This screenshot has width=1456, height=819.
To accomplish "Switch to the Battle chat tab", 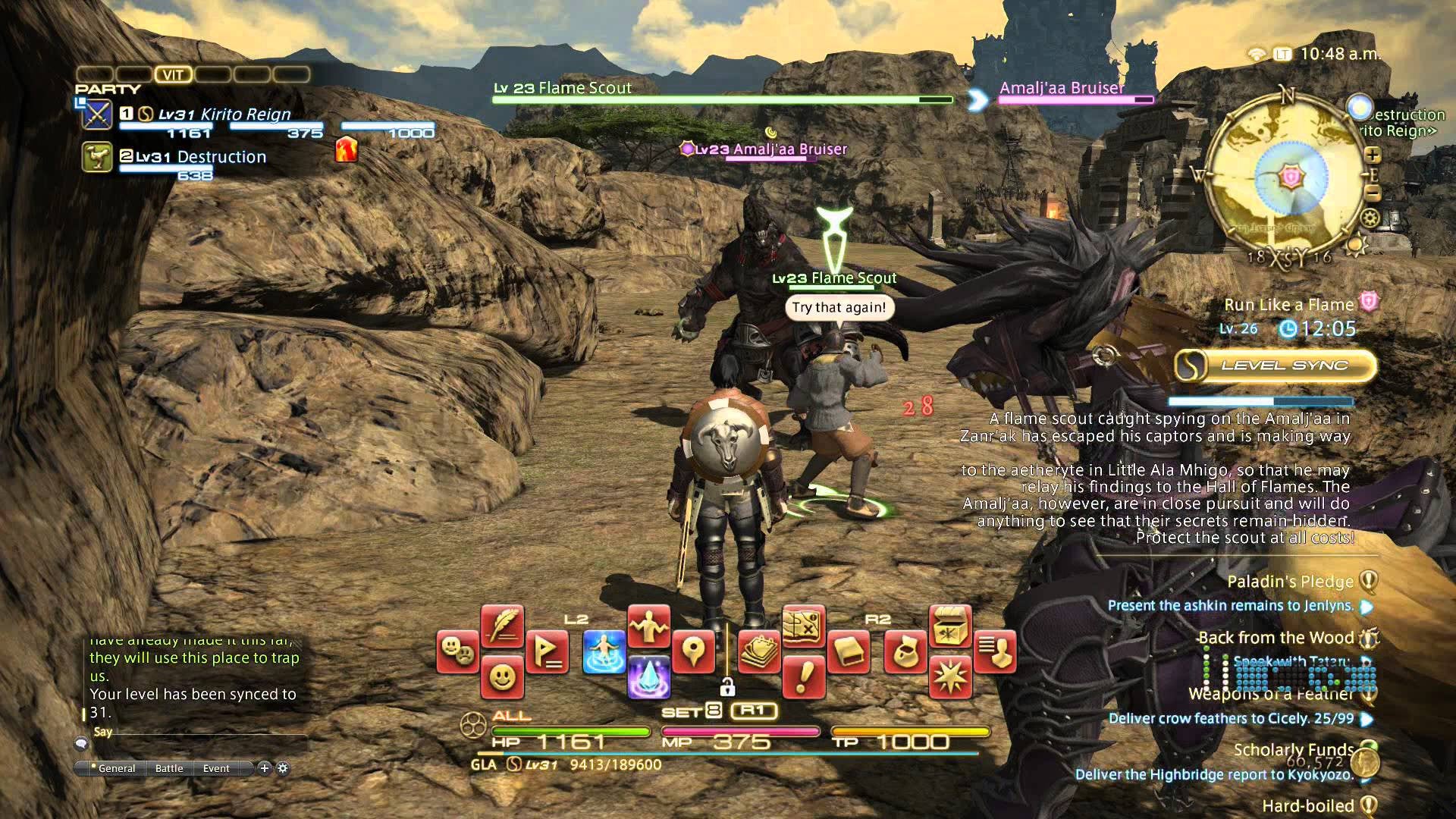I will (x=168, y=768).
